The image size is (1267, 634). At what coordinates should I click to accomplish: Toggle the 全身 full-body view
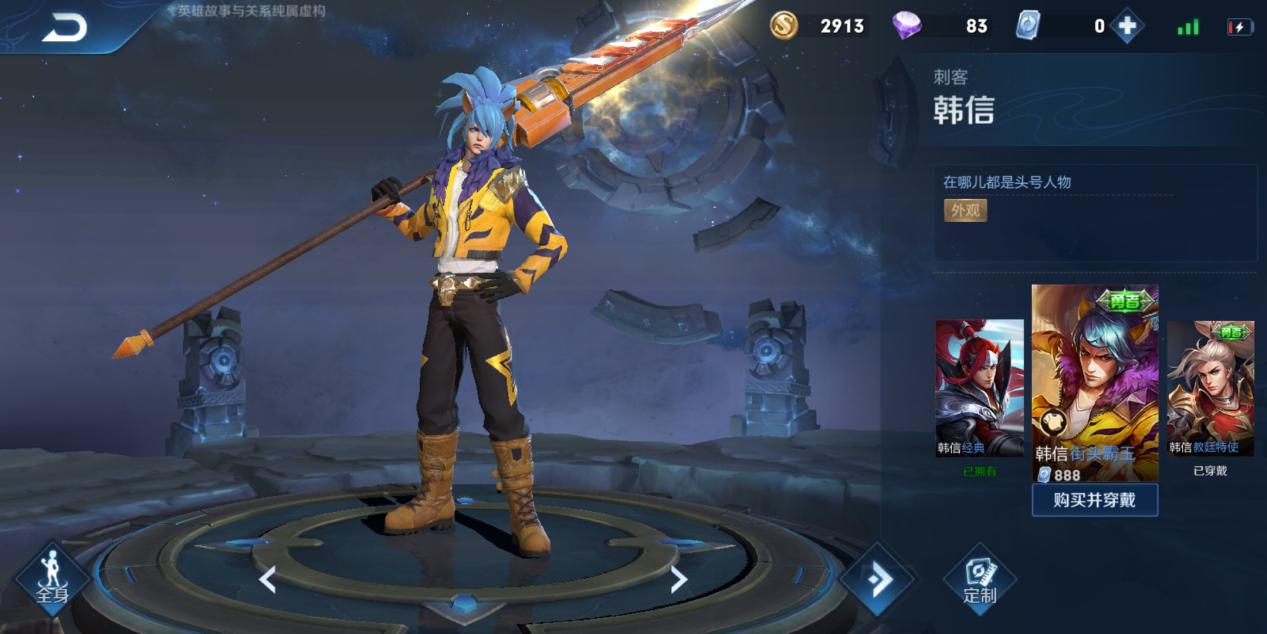point(51,580)
